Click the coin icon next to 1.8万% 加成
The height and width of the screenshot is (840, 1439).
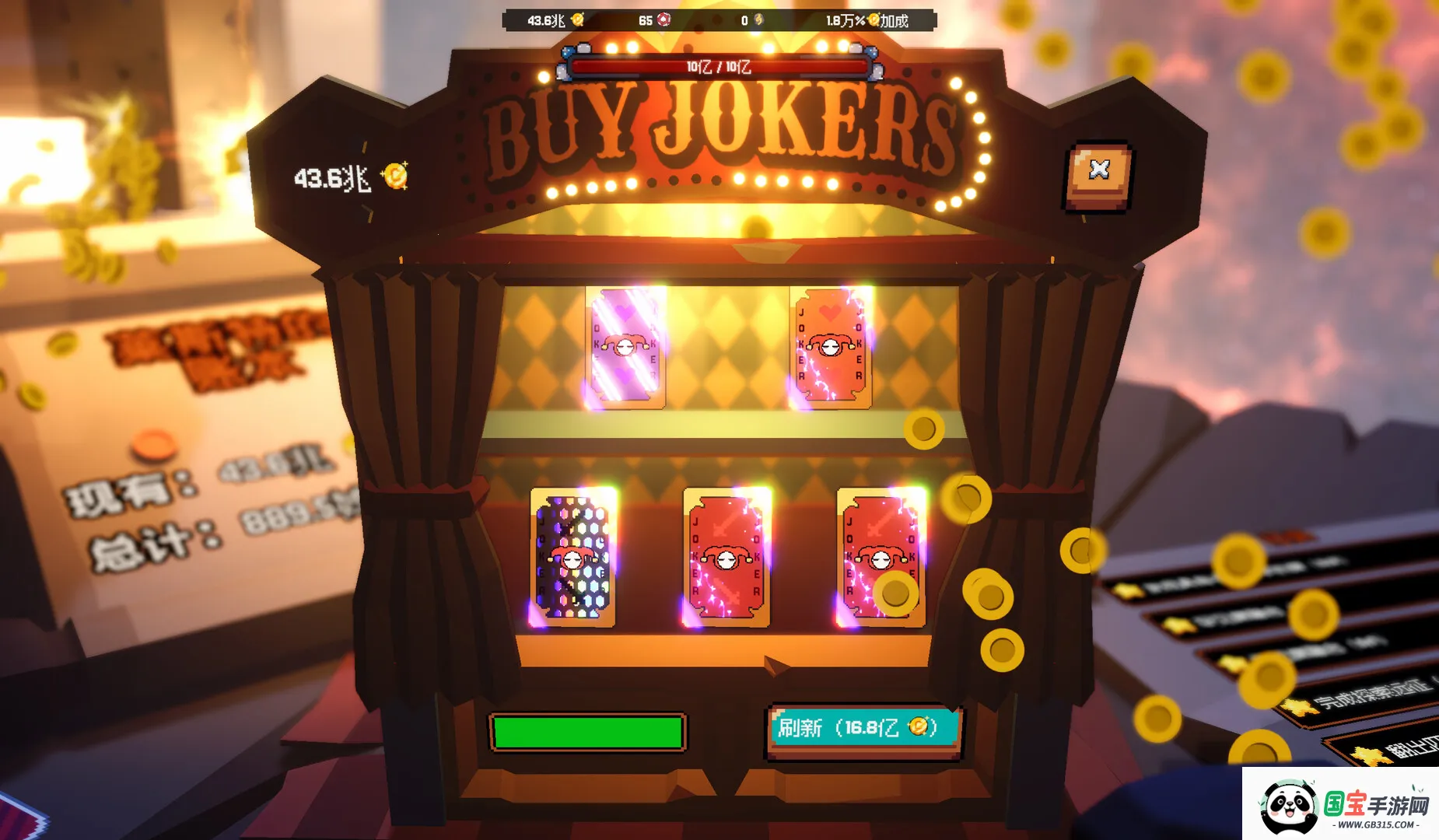click(x=872, y=19)
